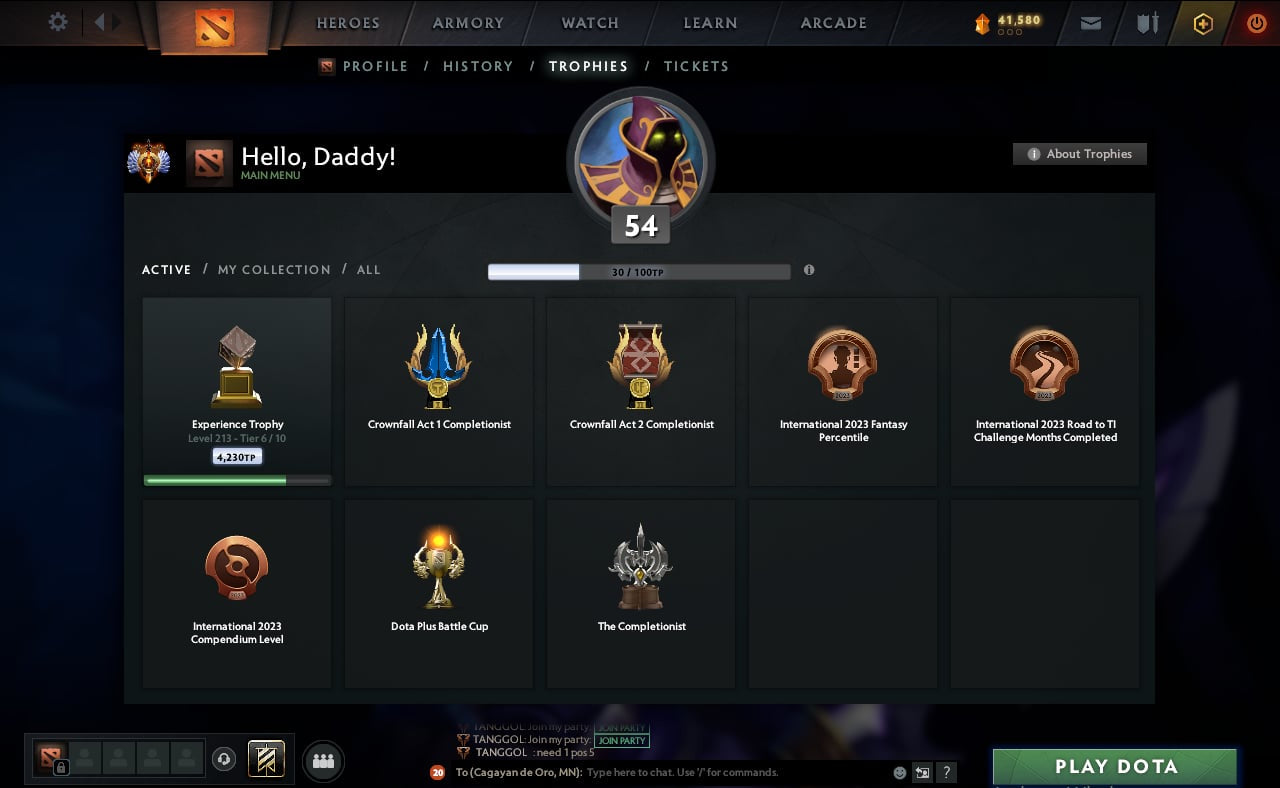Click JOIN PARTY in TANGGOL's chat invite

622,740
